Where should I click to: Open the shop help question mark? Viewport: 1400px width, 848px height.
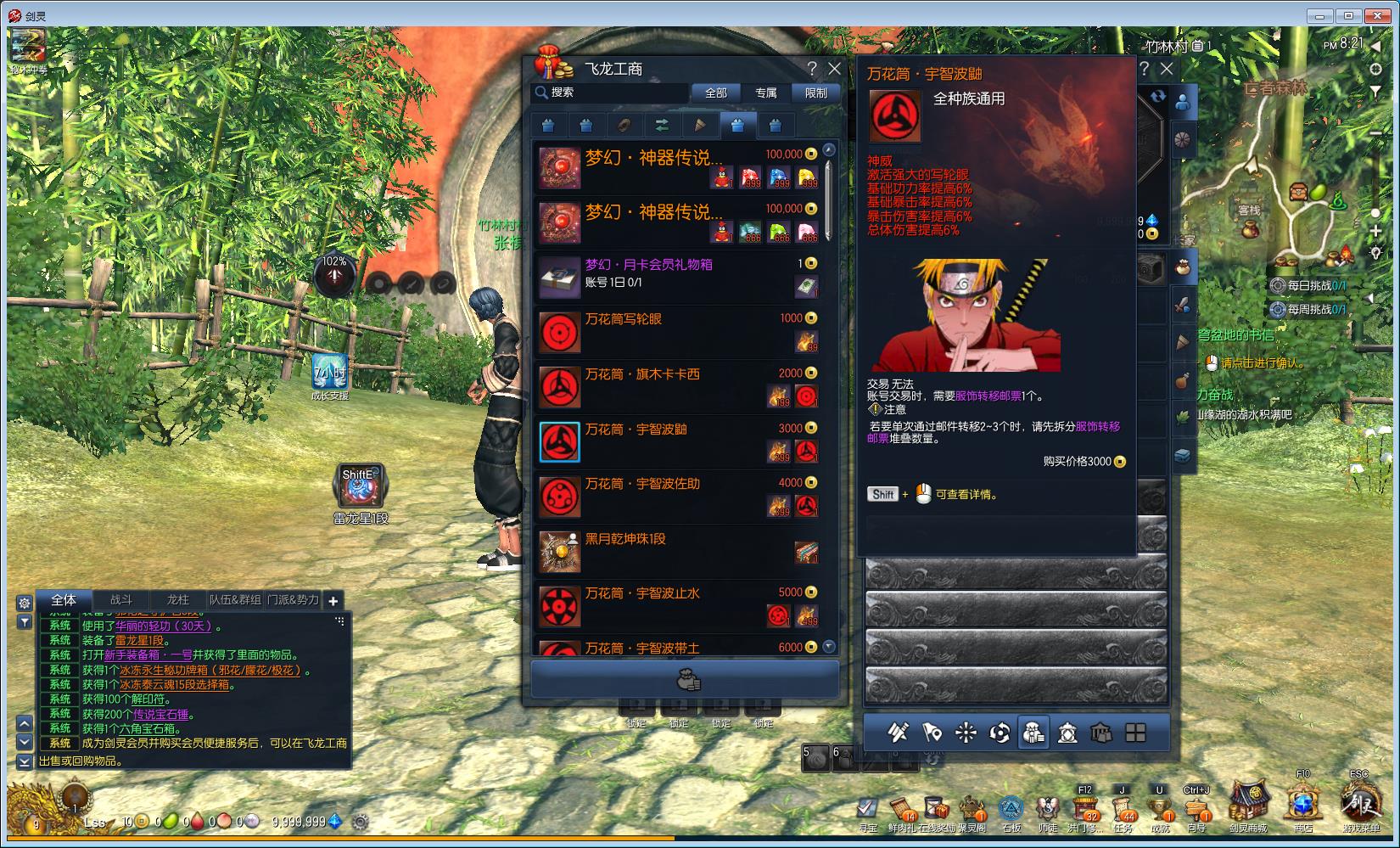point(812,69)
